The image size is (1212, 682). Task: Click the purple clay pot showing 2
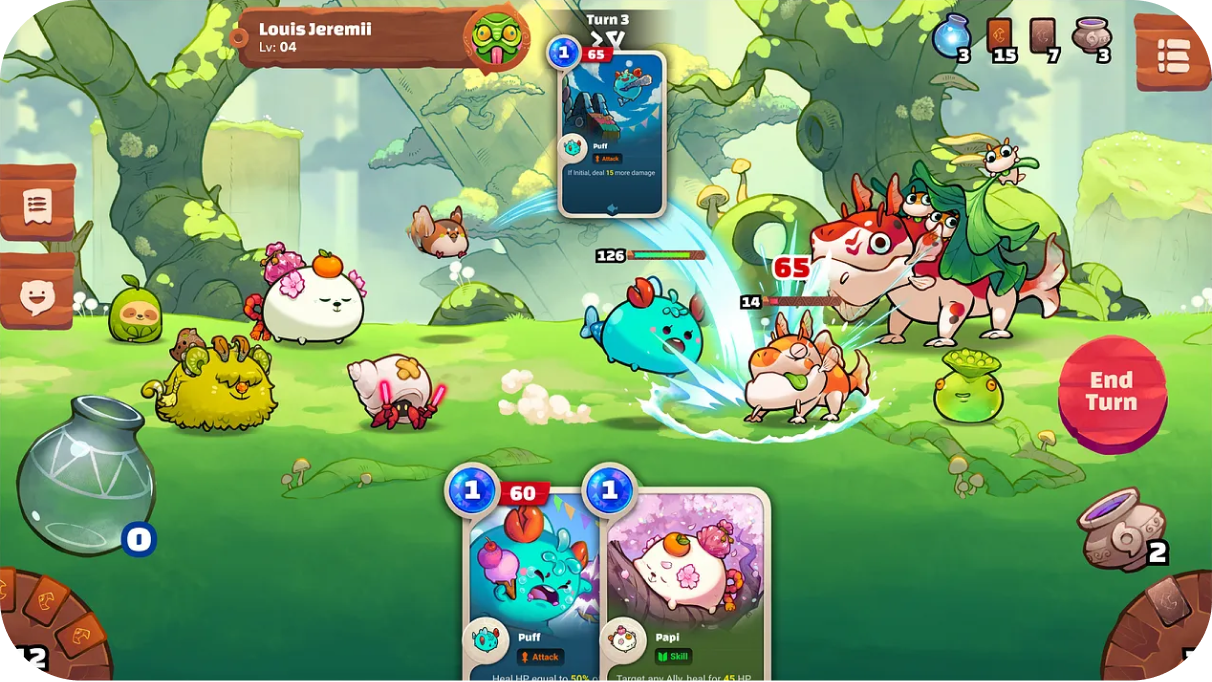[x=1123, y=527]
